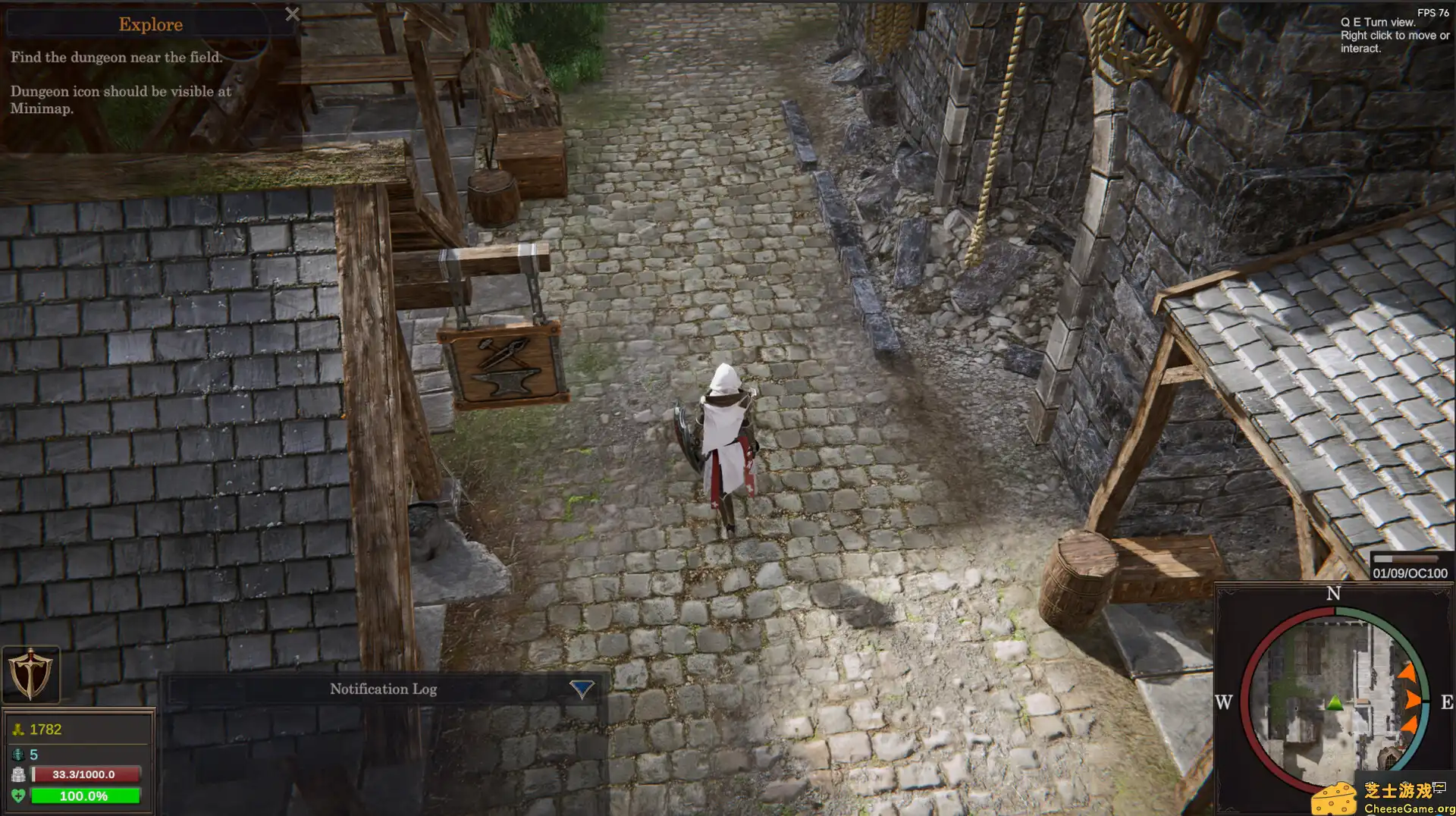Click the middle orange arrow on minimap edge

1414,701
